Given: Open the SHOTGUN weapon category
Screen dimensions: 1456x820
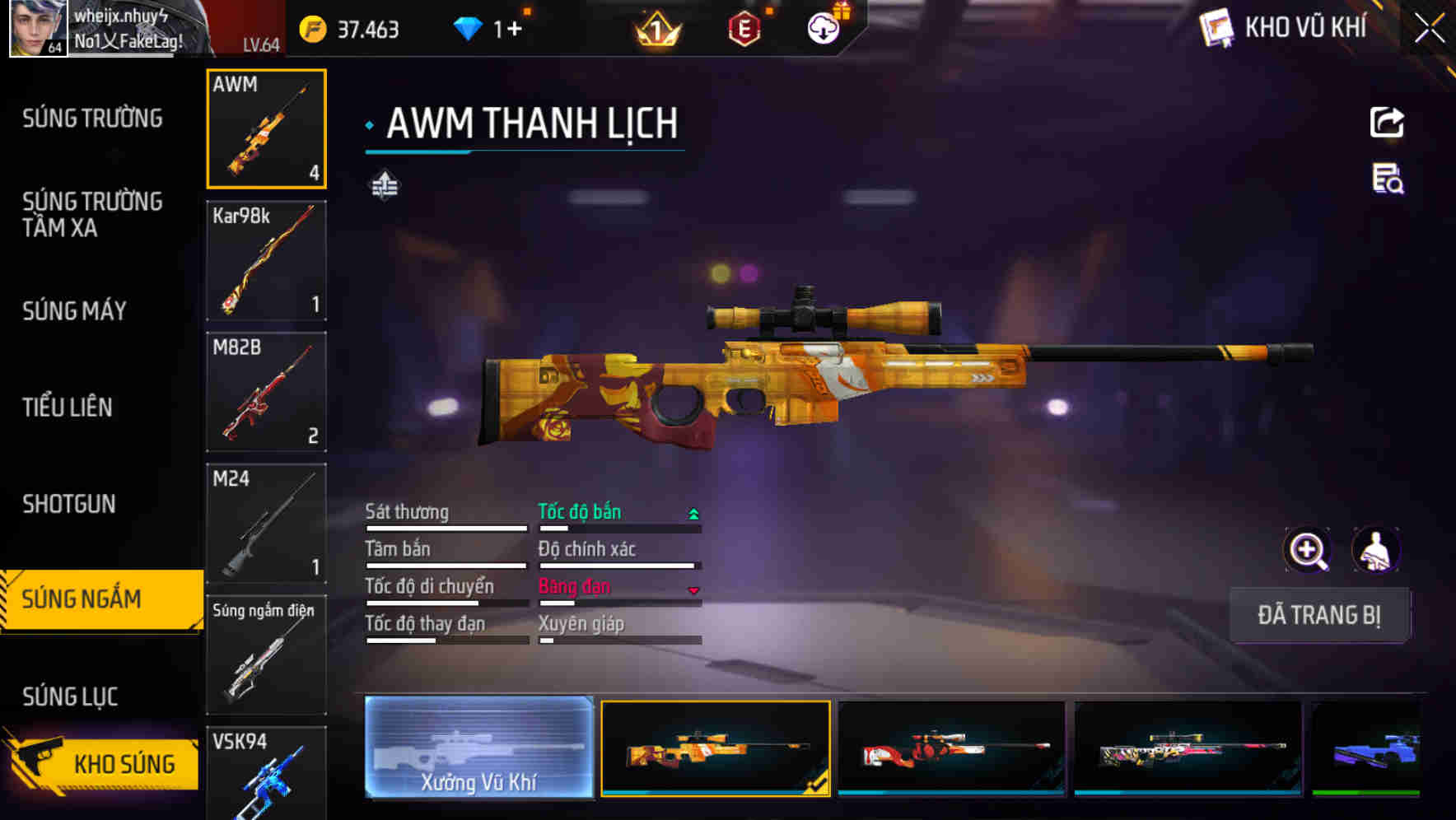Looking at the screenshot, I should [x=70, y=504].
